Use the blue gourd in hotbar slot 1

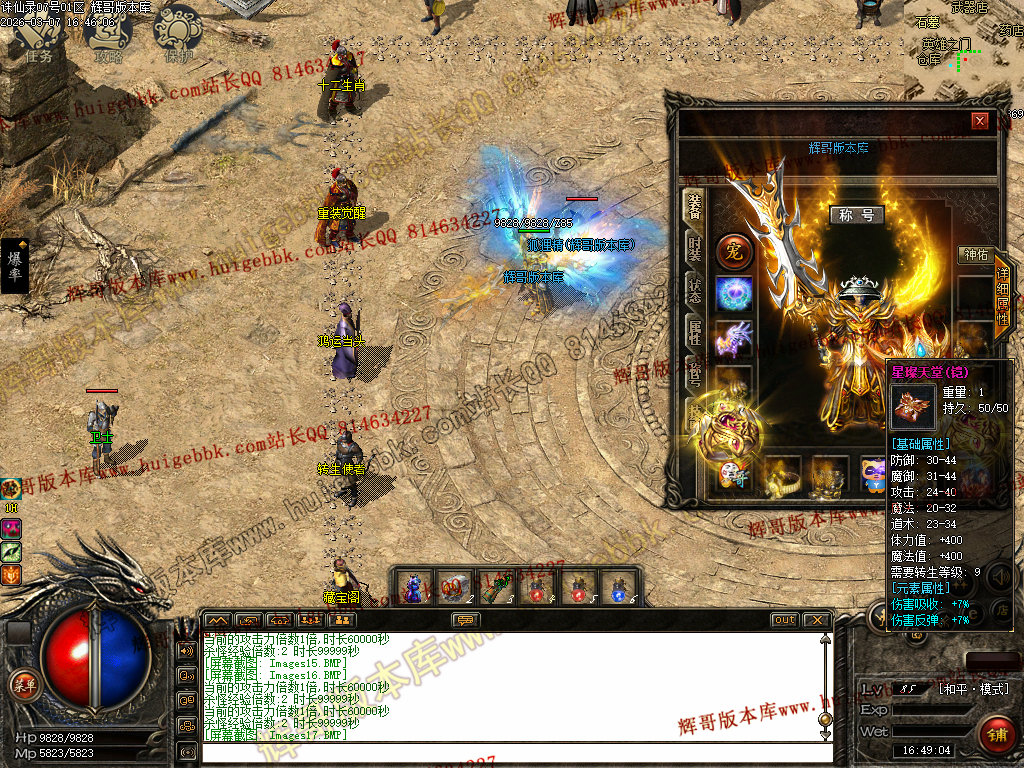pos(414,587)
